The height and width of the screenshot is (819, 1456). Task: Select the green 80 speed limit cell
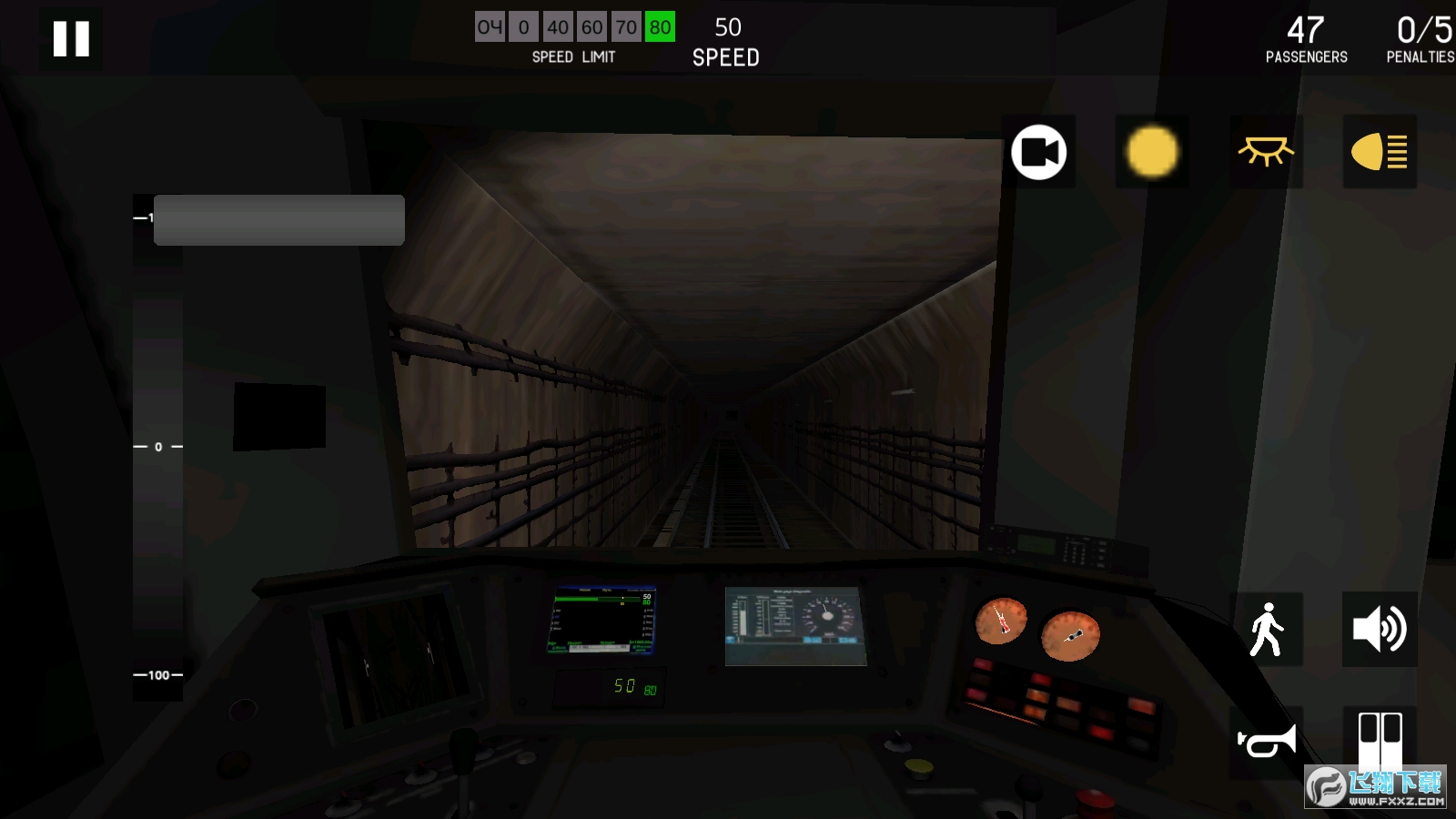(659, 27)
